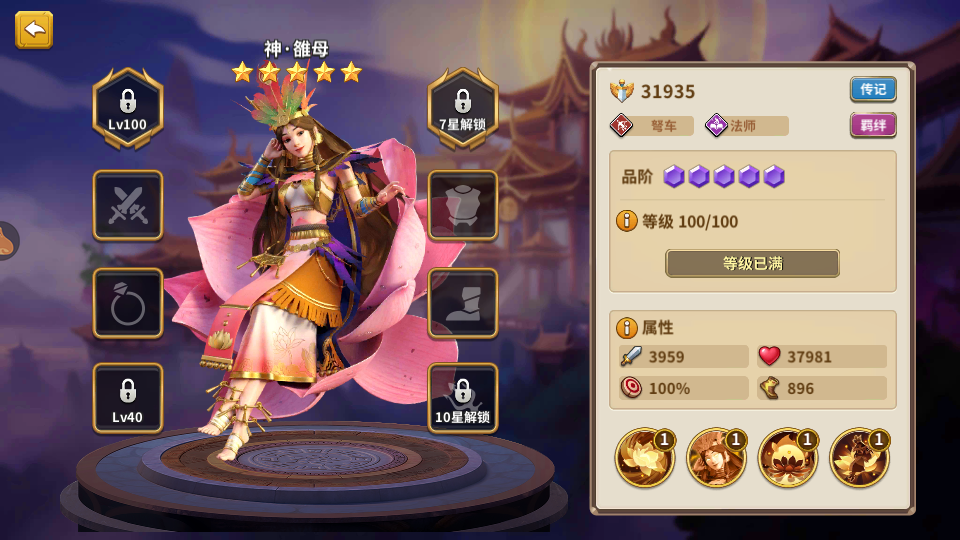This screenshot has width=960, height=540.
Task: Show info for 等级 level
Action: (x=627, y=221)
